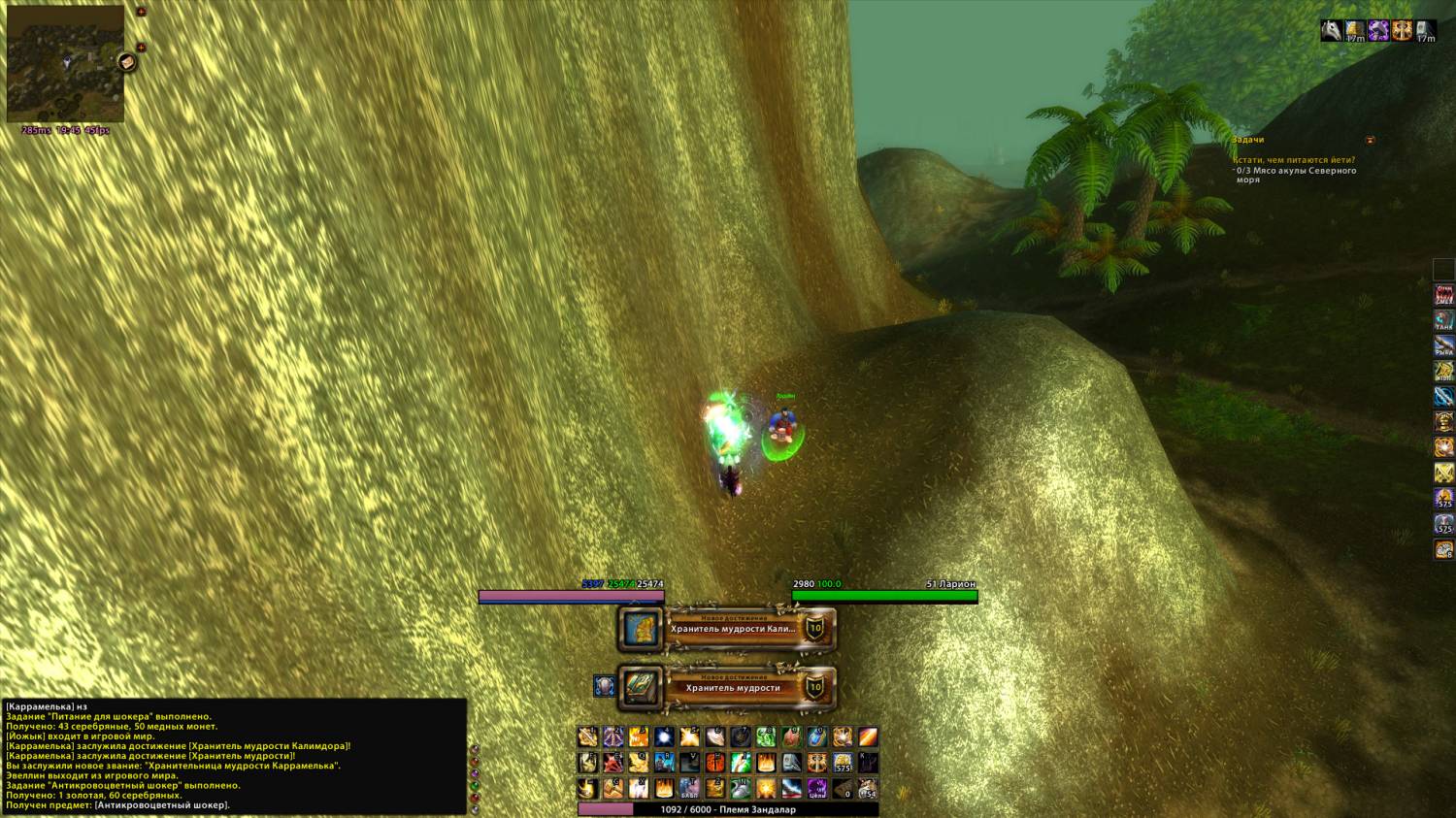Click the white horse mount buff icon
Image resolution: width=1456 pixels, height=818 pixels.
1332,31
